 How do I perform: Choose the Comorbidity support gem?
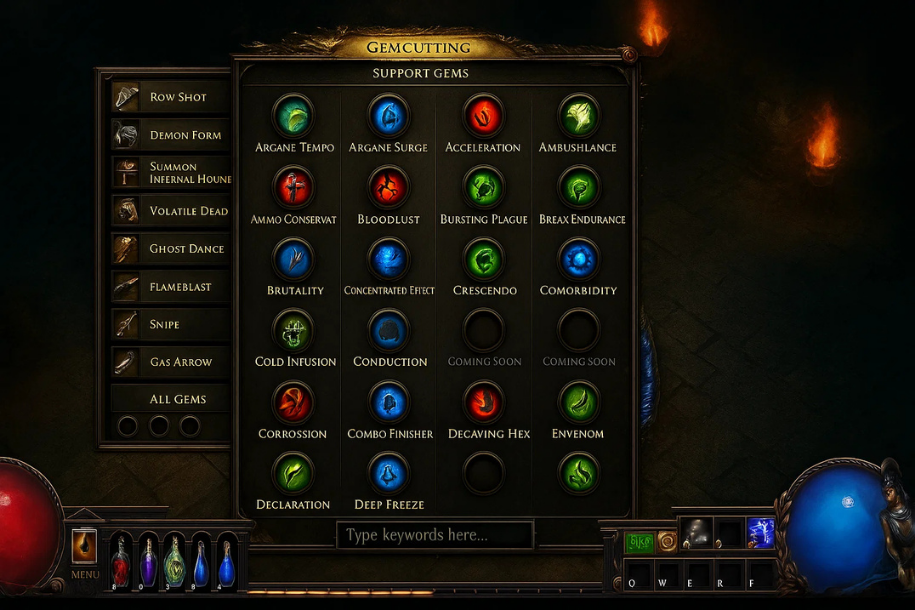coord(578,259)
